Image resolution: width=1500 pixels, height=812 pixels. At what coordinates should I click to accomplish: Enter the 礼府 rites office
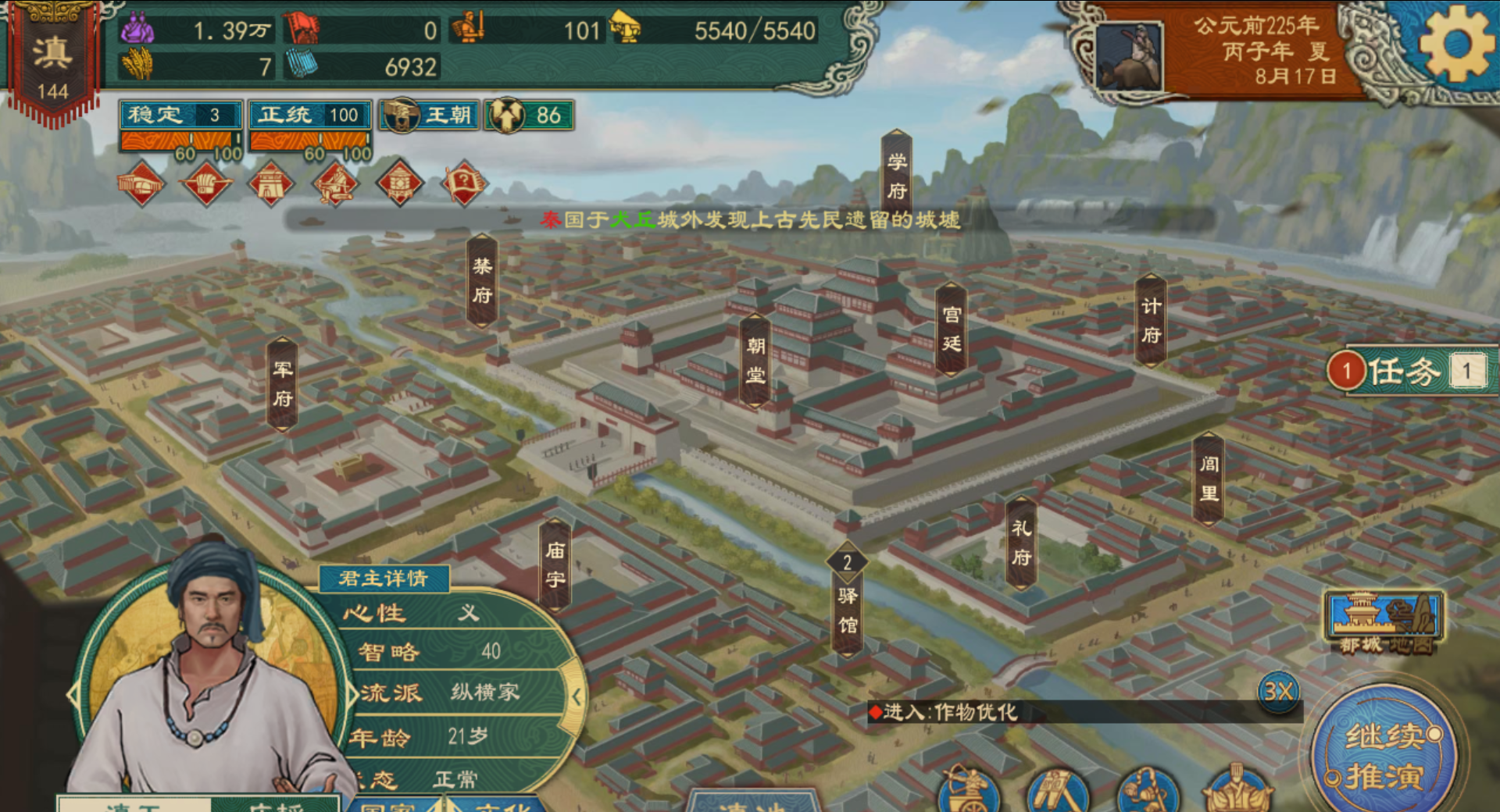tap(1021, 543)
